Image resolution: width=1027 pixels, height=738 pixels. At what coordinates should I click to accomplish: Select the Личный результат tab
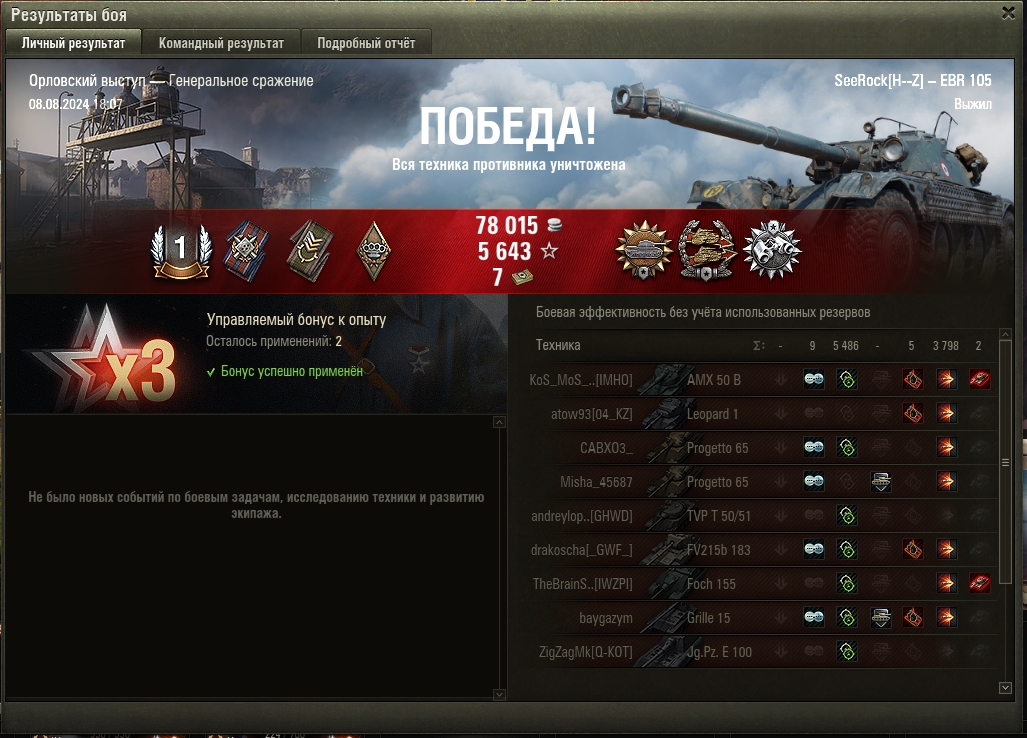(x=73, y=43)
